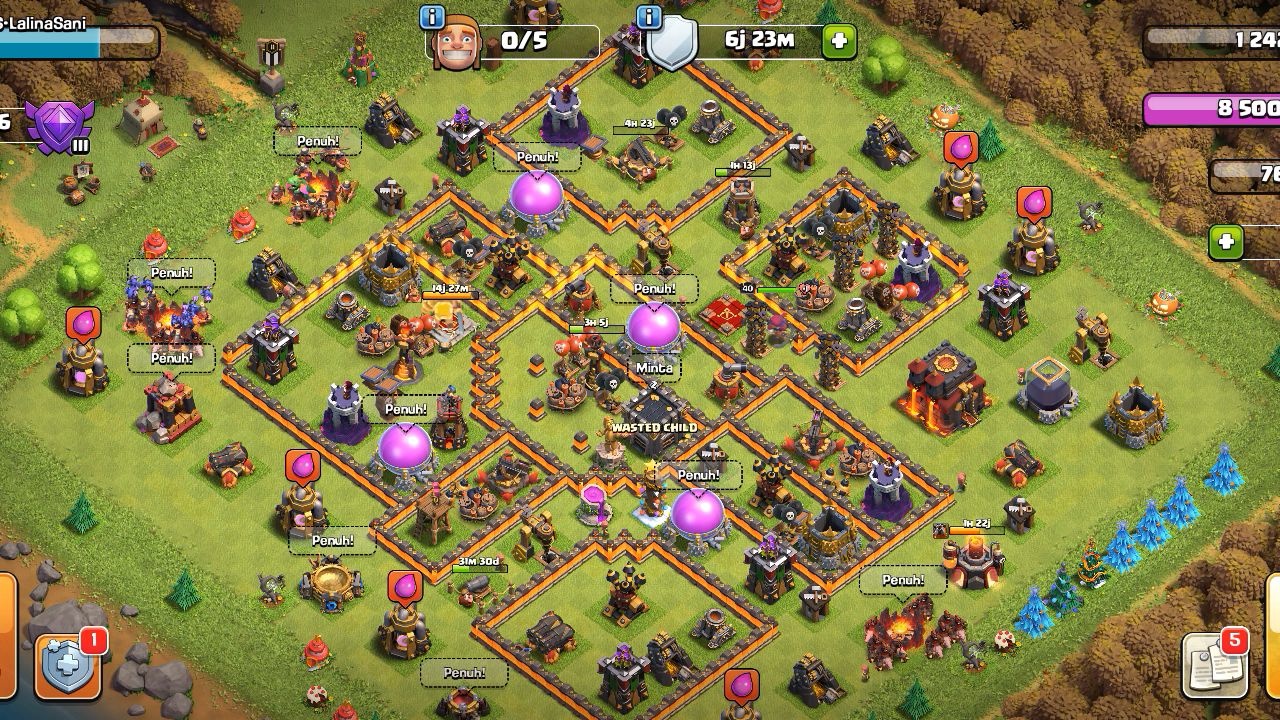Click the green plus beside shield timer
This screenshot has height=720, width=1280.
[x=838, y=41]
